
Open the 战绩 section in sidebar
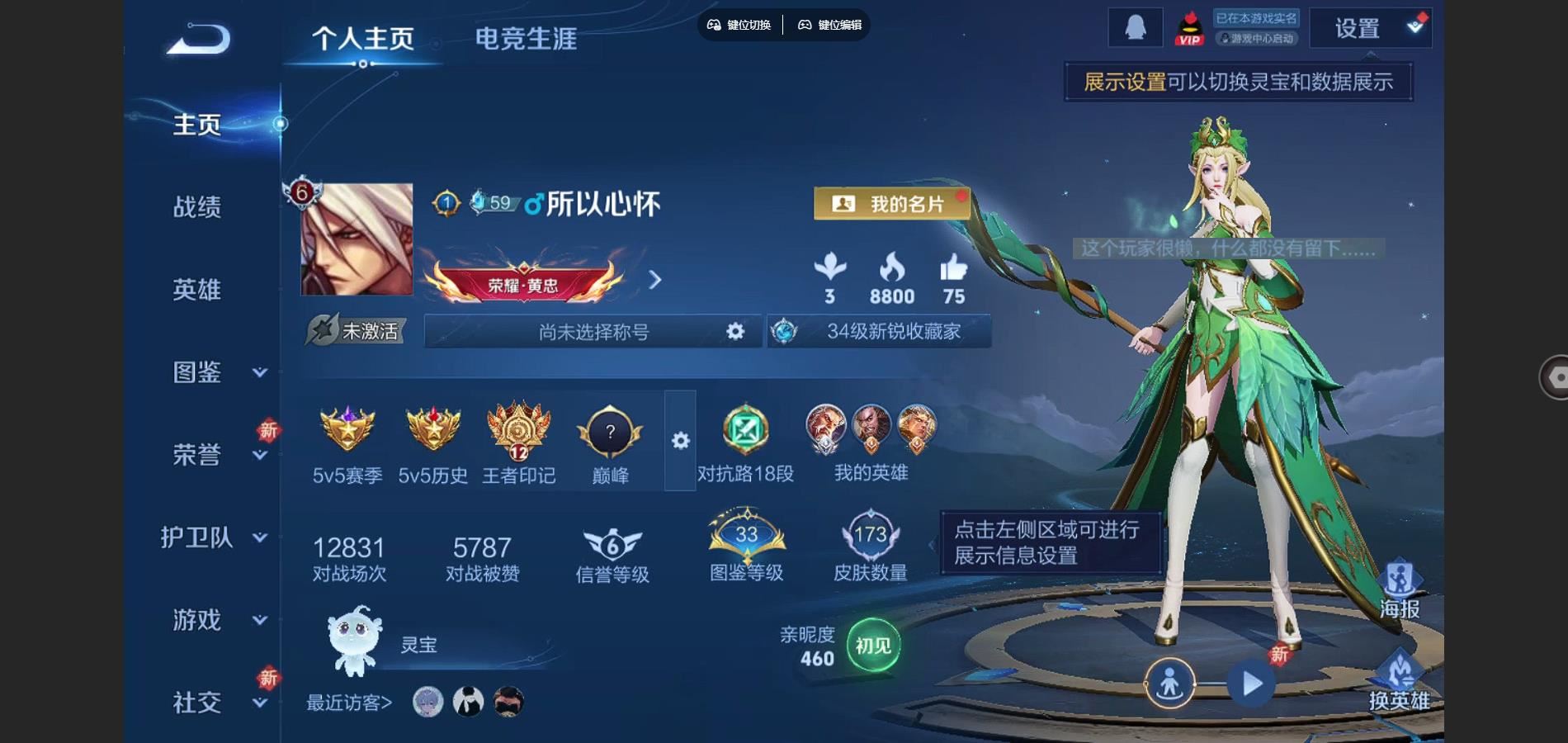coord(197,207)
